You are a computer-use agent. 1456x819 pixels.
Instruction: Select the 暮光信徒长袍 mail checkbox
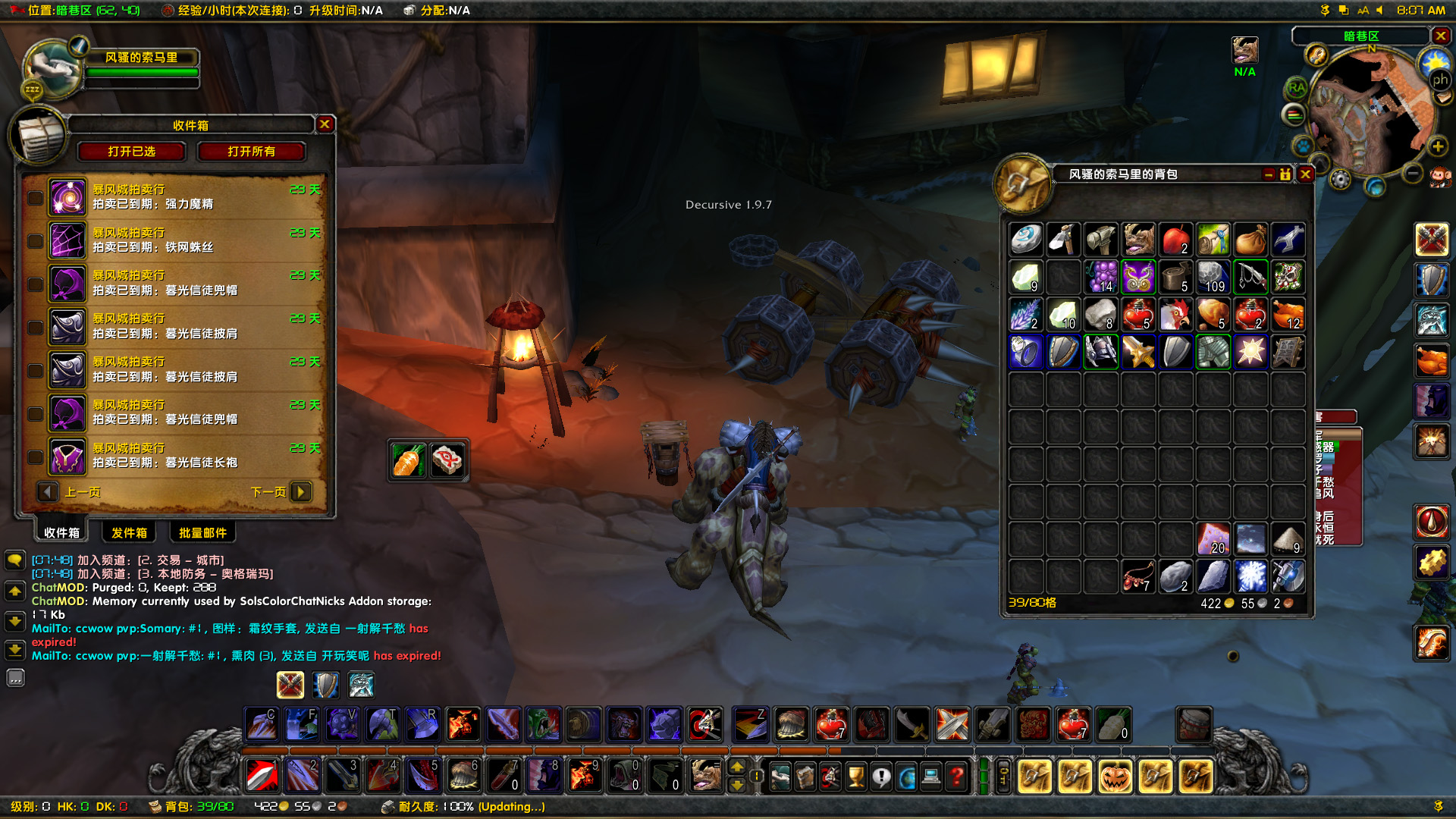coord(35,457)
